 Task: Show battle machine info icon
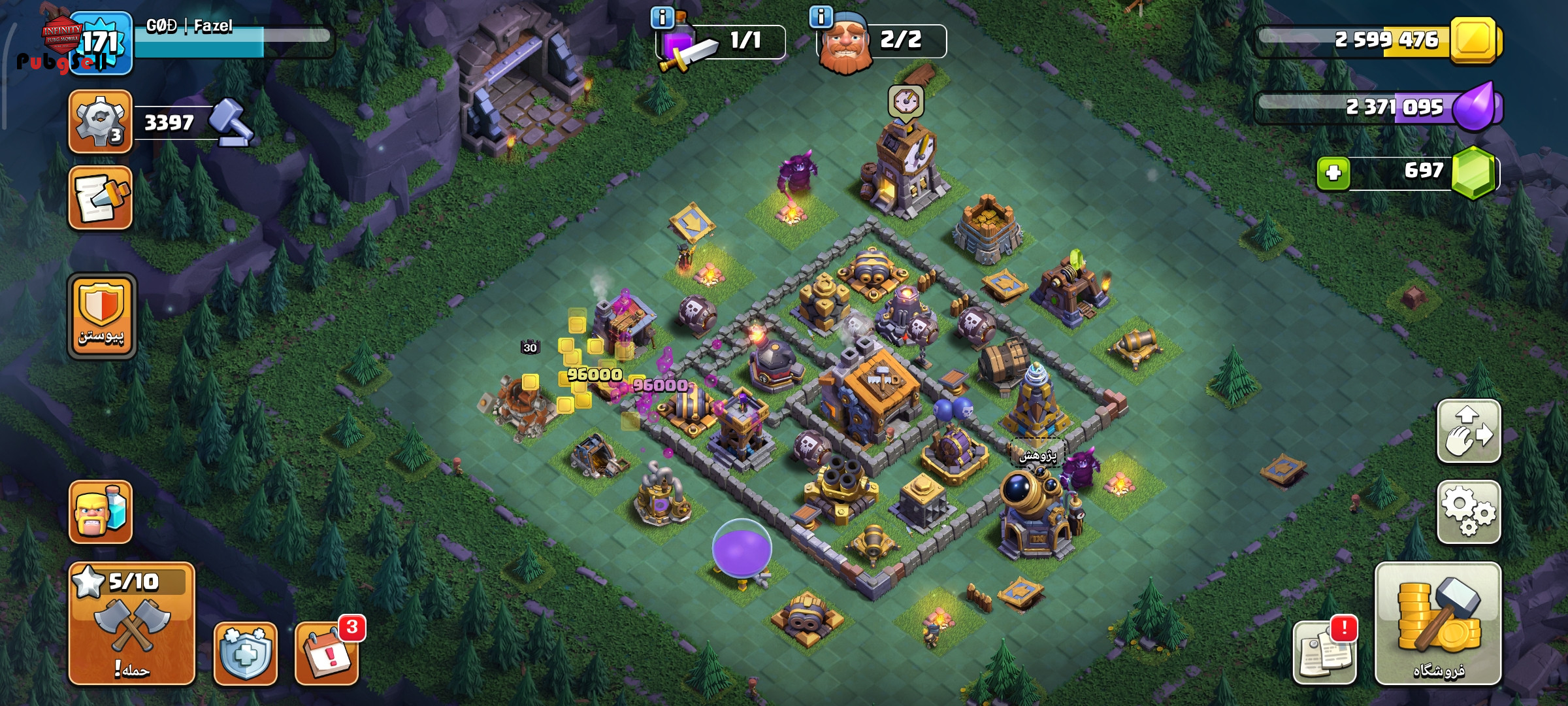pyautogui.click(x=662, y=18)
